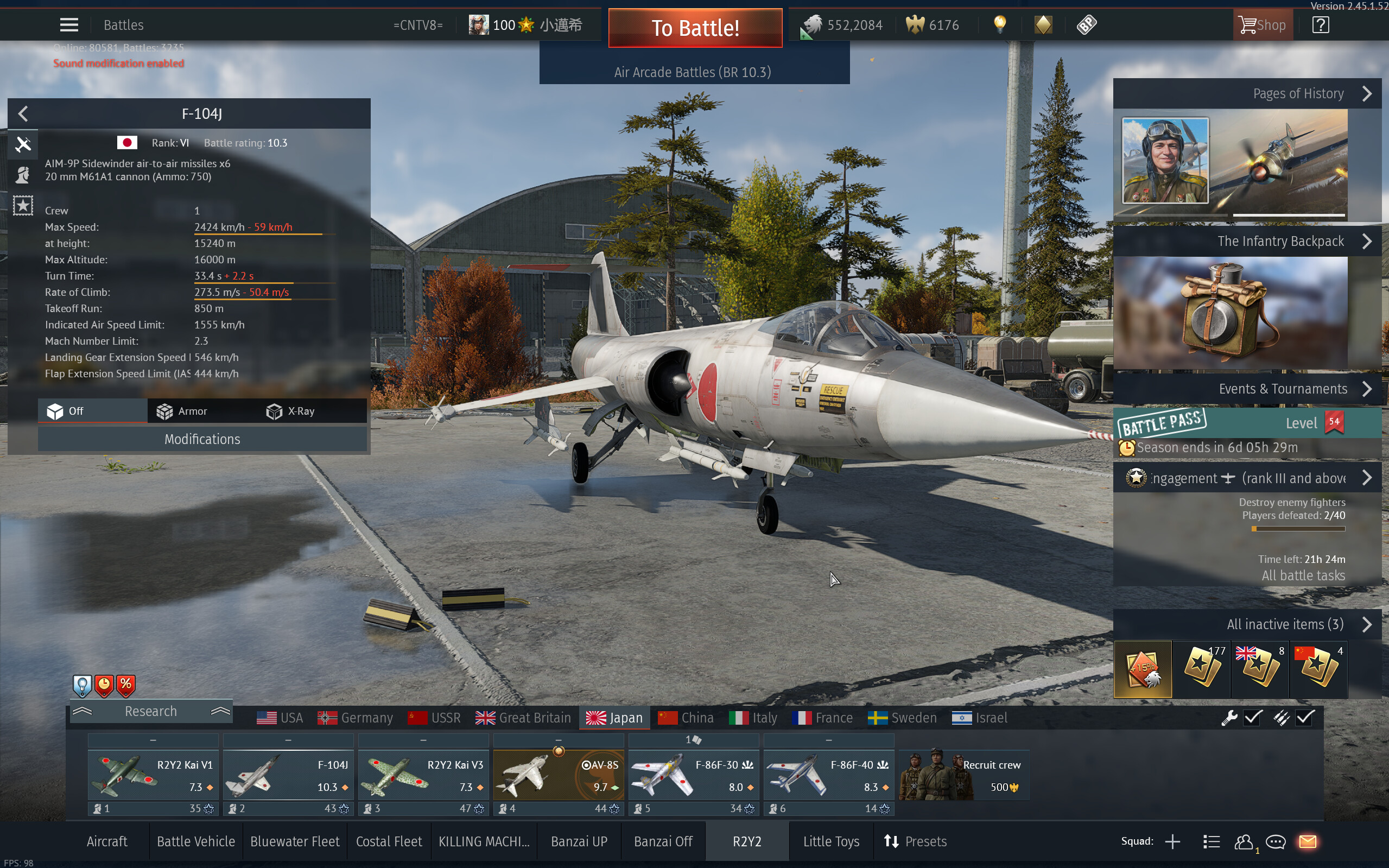1389x868 pixels.
Task: Start the match with To Battle!
Action: [695, 28]
